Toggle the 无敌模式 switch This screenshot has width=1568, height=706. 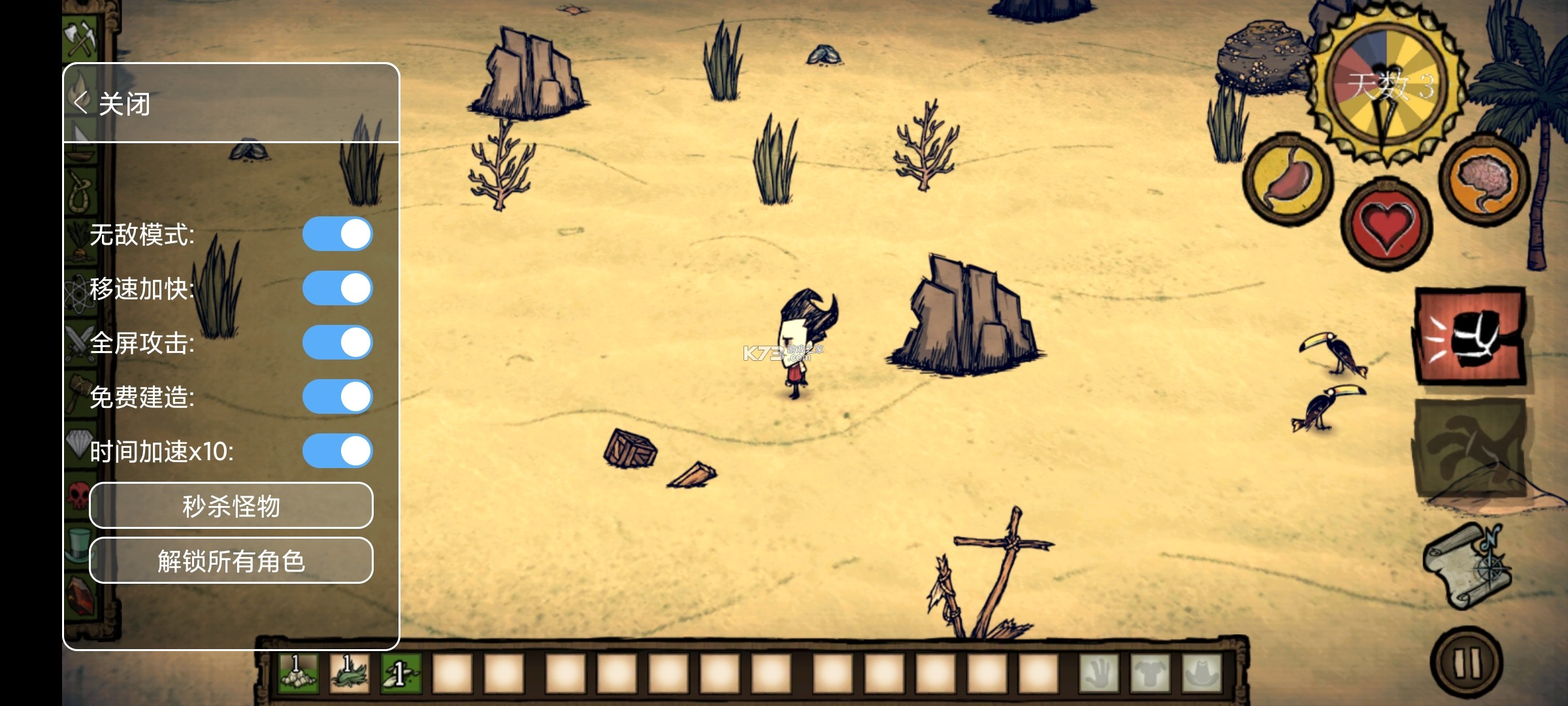pos(337,234)
